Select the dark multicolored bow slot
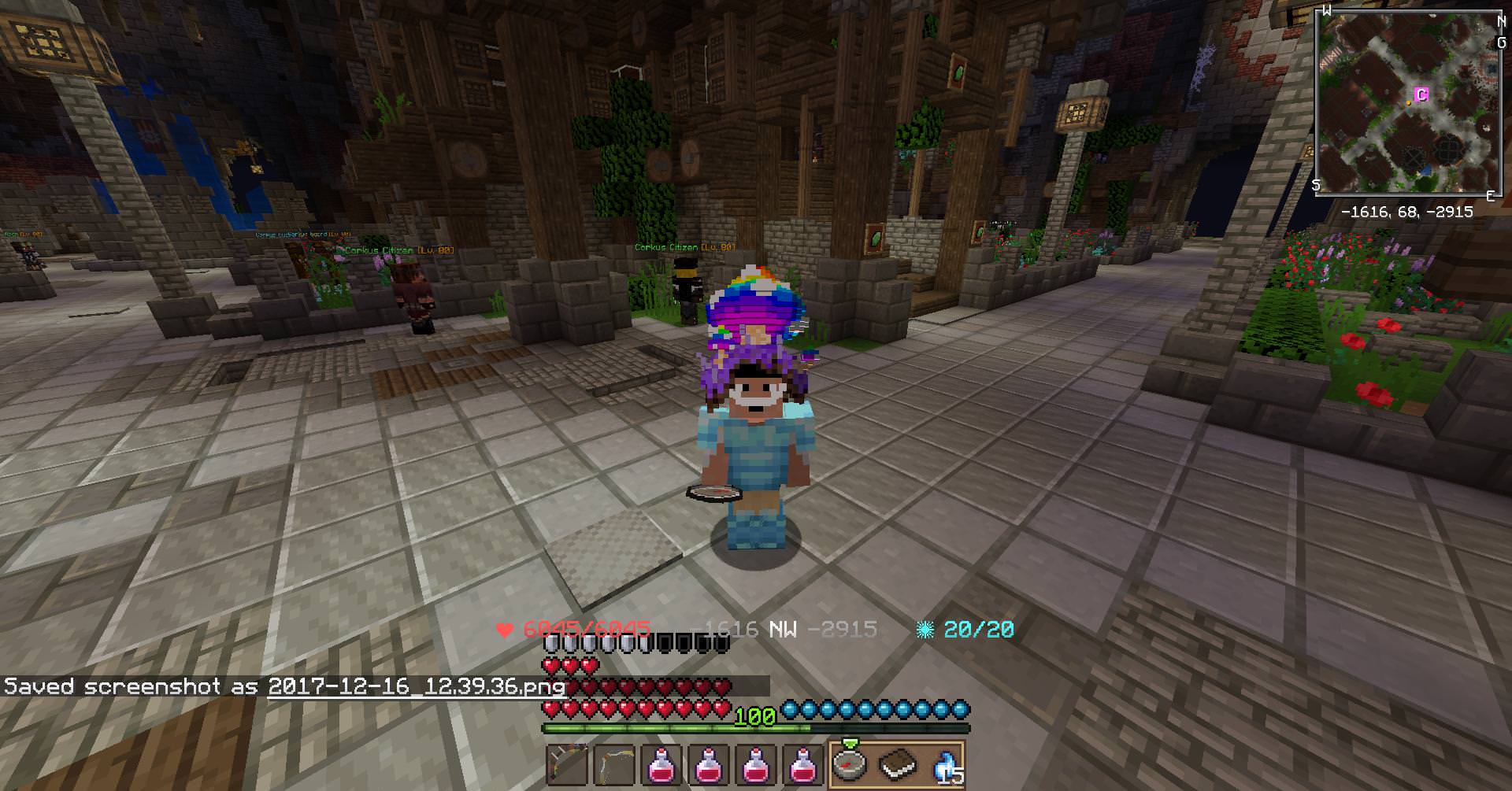1512x791 pixels. (566, 764)
